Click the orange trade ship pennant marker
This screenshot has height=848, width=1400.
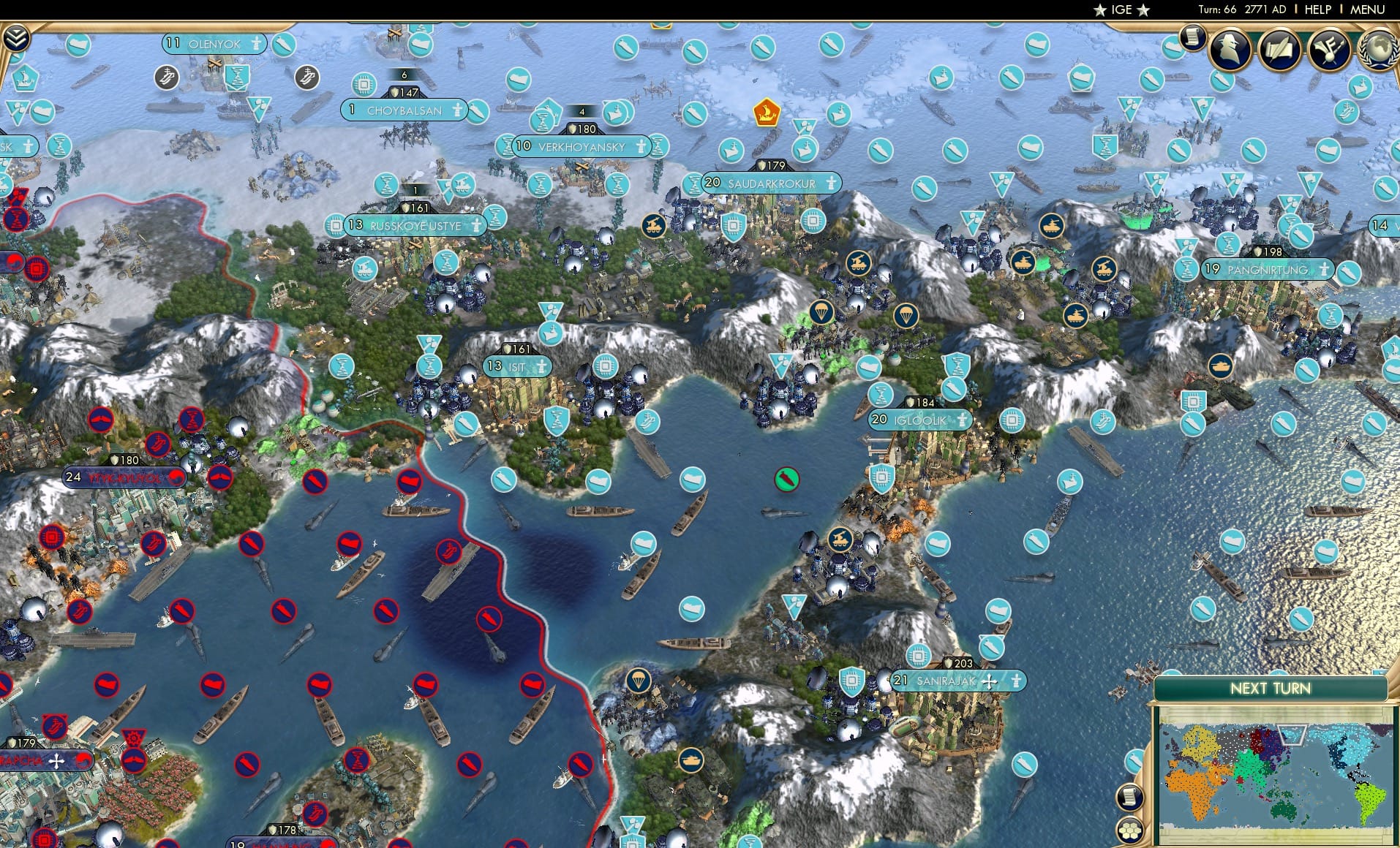tap(767, 112)
